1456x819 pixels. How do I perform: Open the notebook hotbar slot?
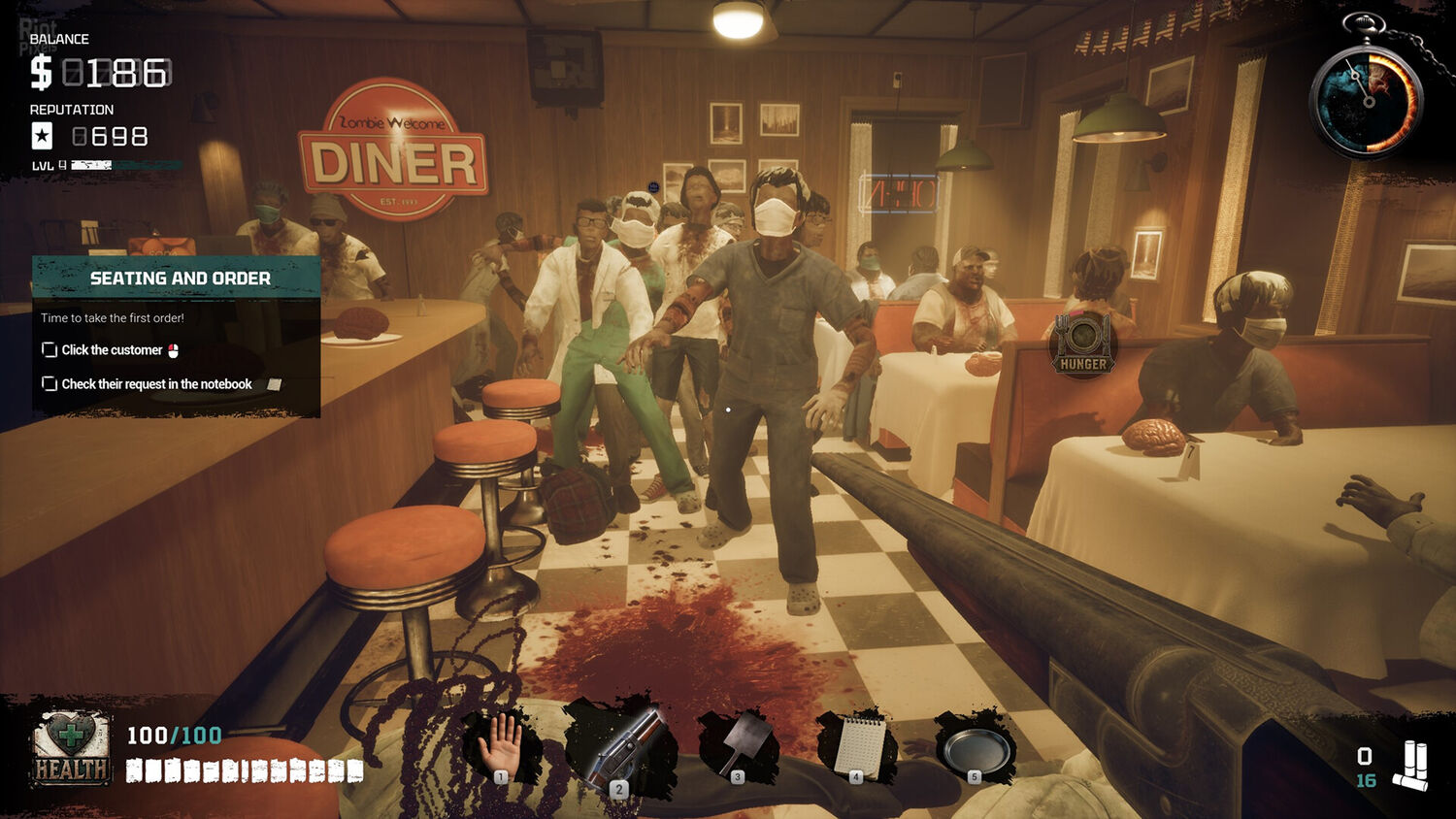pos(858,747)
